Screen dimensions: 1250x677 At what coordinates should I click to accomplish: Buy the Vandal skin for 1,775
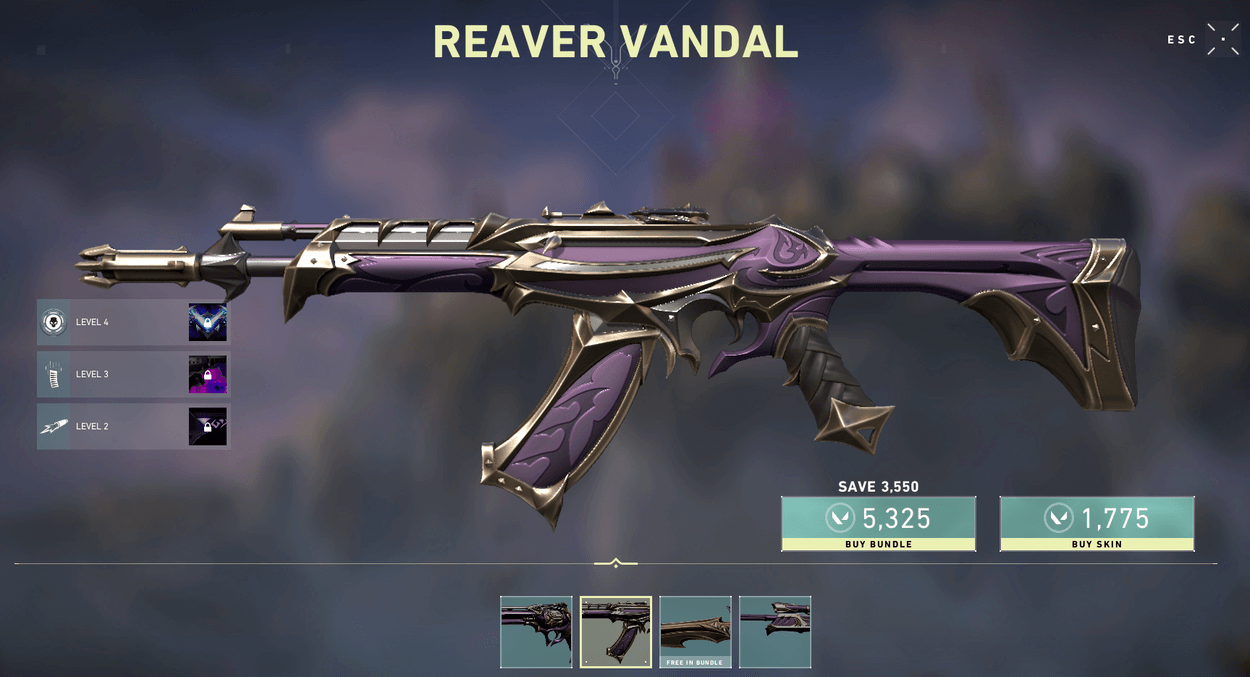[1096, 523]
